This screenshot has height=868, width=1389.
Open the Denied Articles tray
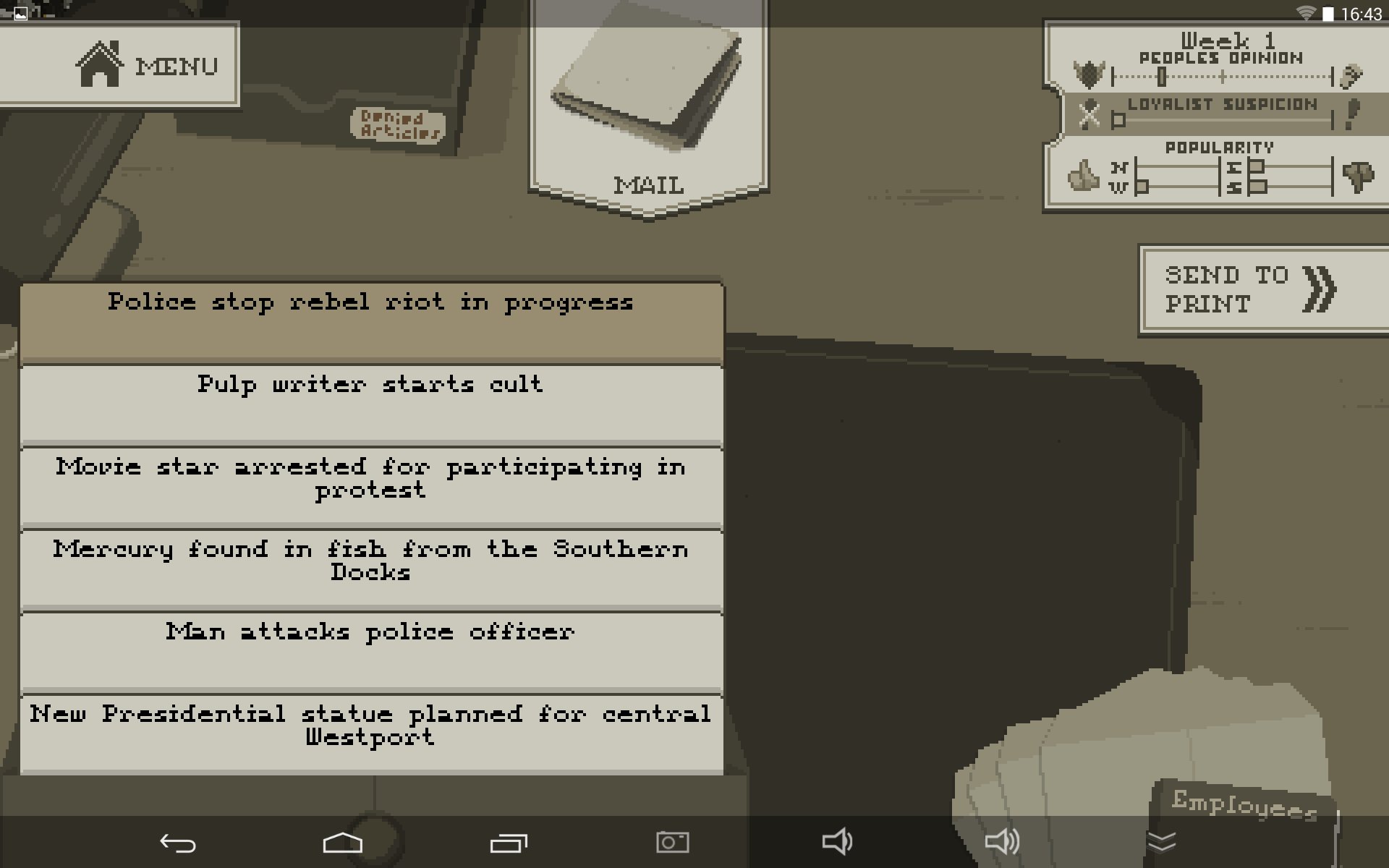pyautogui.click(x=399, y=124)
